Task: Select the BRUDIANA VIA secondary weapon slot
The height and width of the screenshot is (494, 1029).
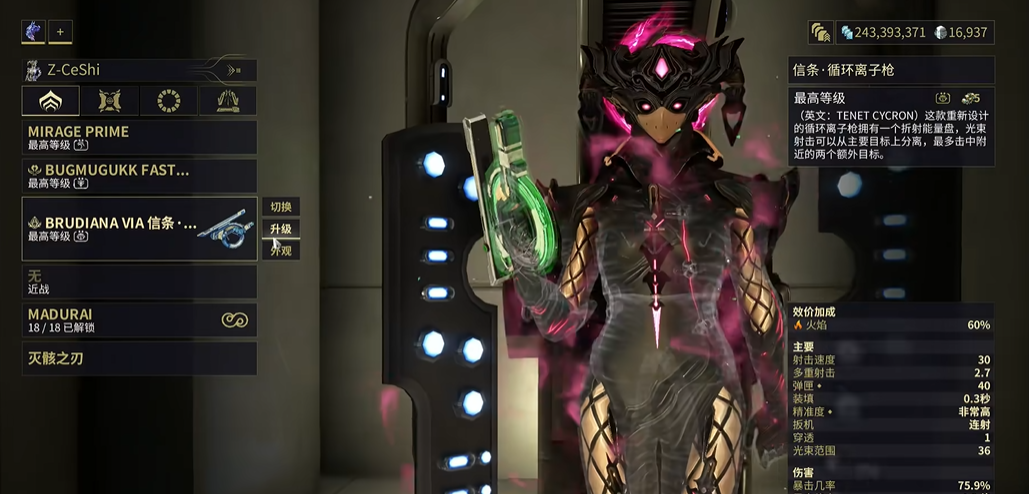Action: (139, 229)
